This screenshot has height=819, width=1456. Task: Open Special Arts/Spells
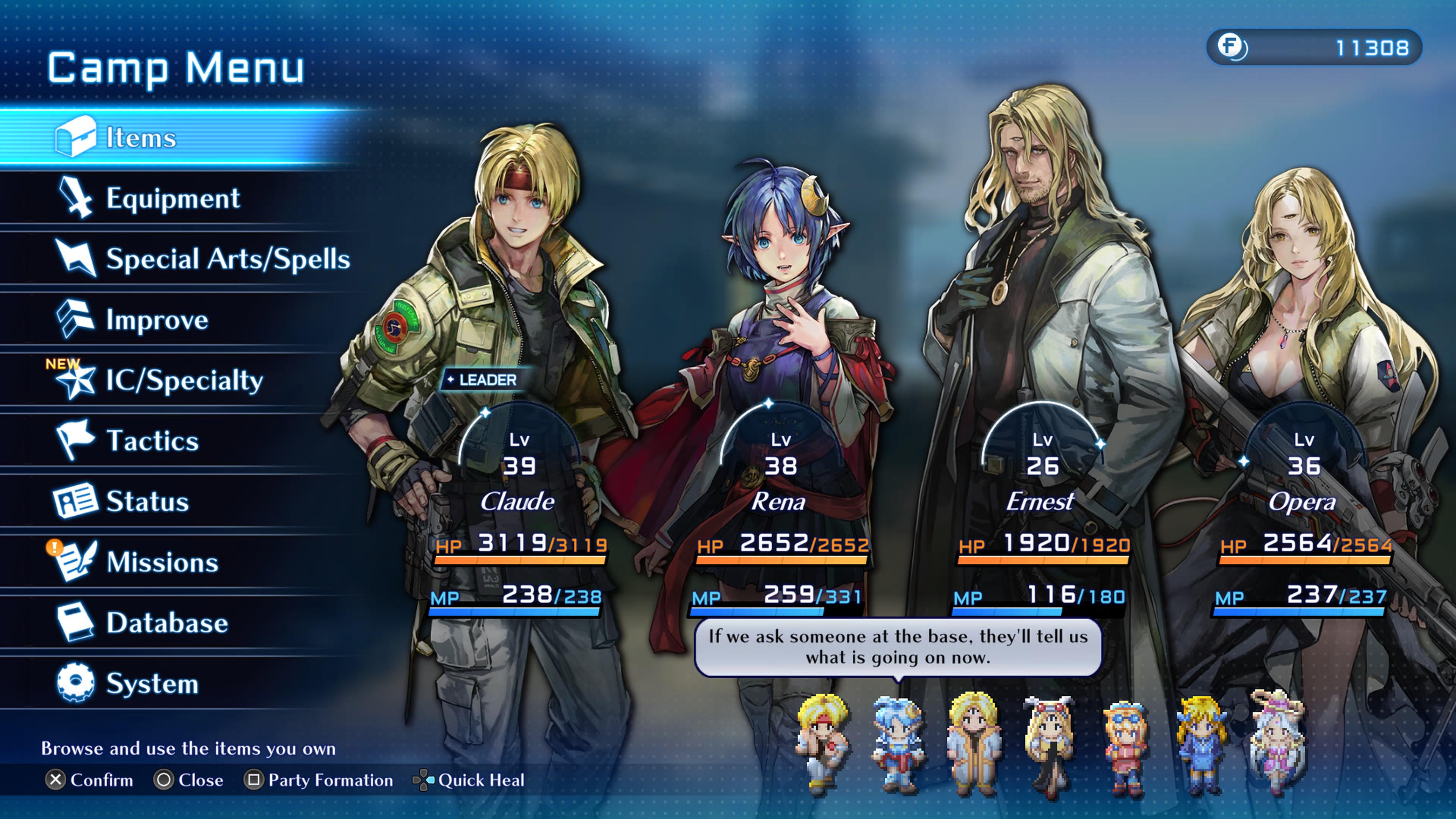pos(228,259)
